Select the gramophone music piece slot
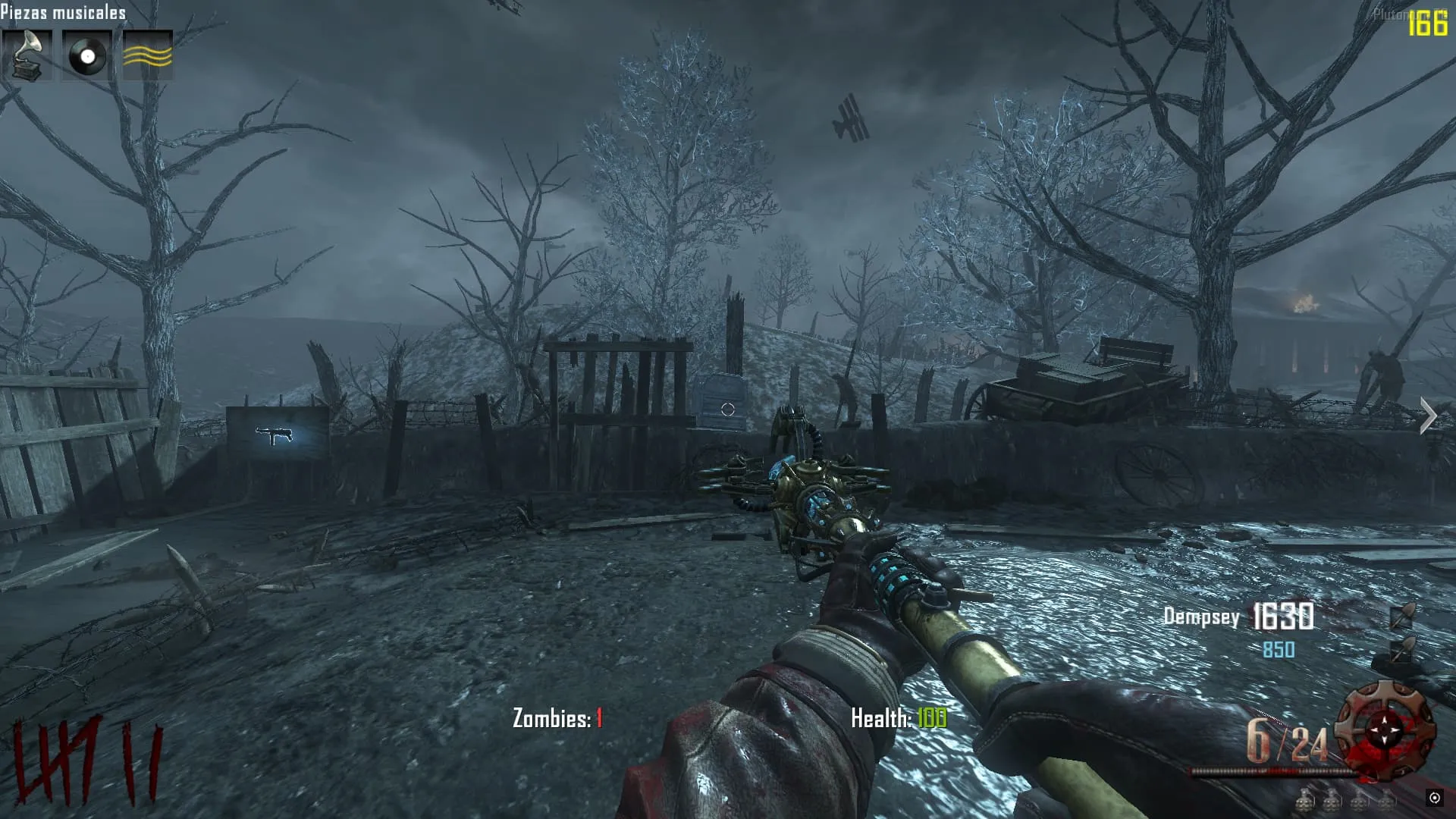 pos(27,55)
